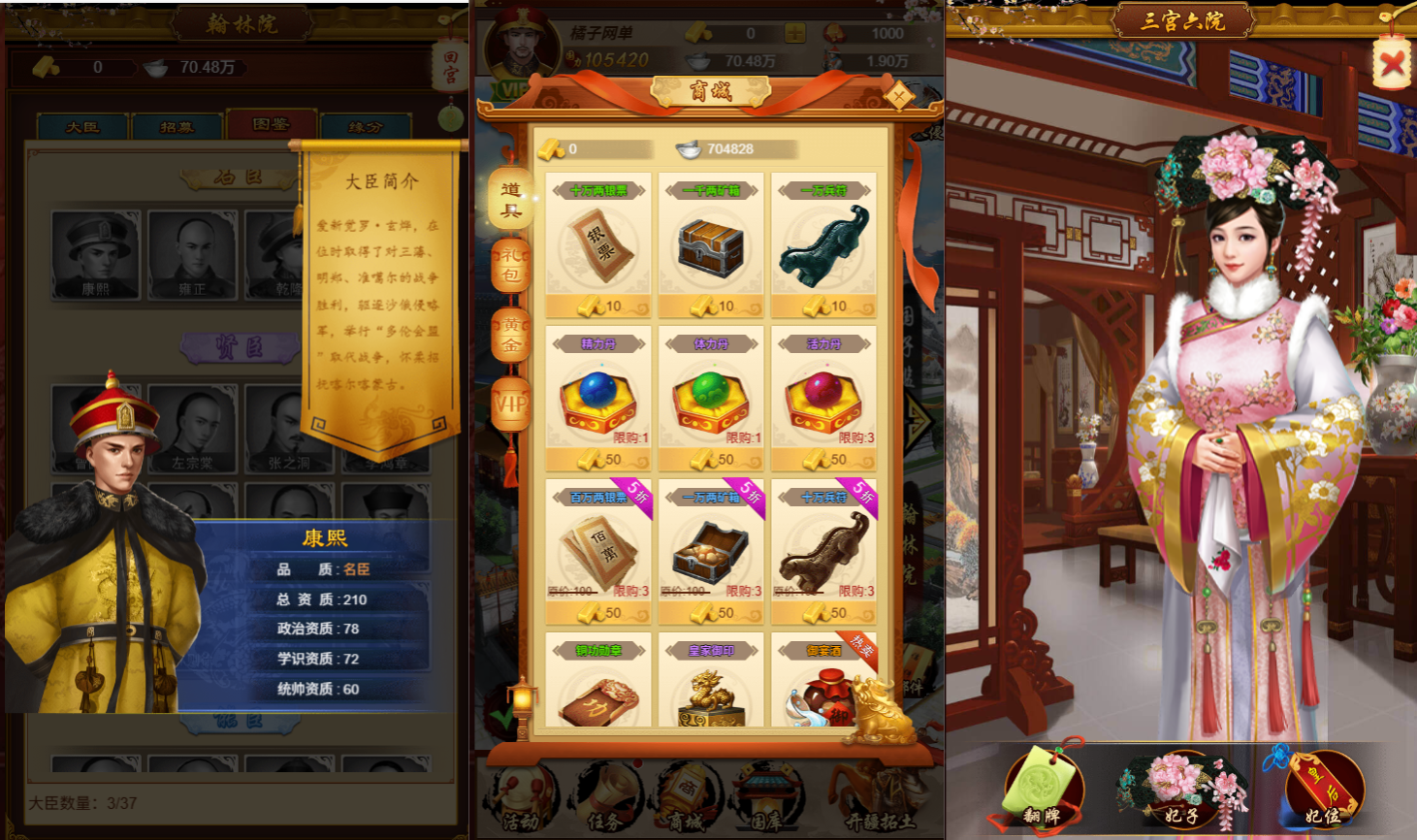1417x840 pixels.
Task: Click the green checkmark lantern icon
Action: pos(505,718)
